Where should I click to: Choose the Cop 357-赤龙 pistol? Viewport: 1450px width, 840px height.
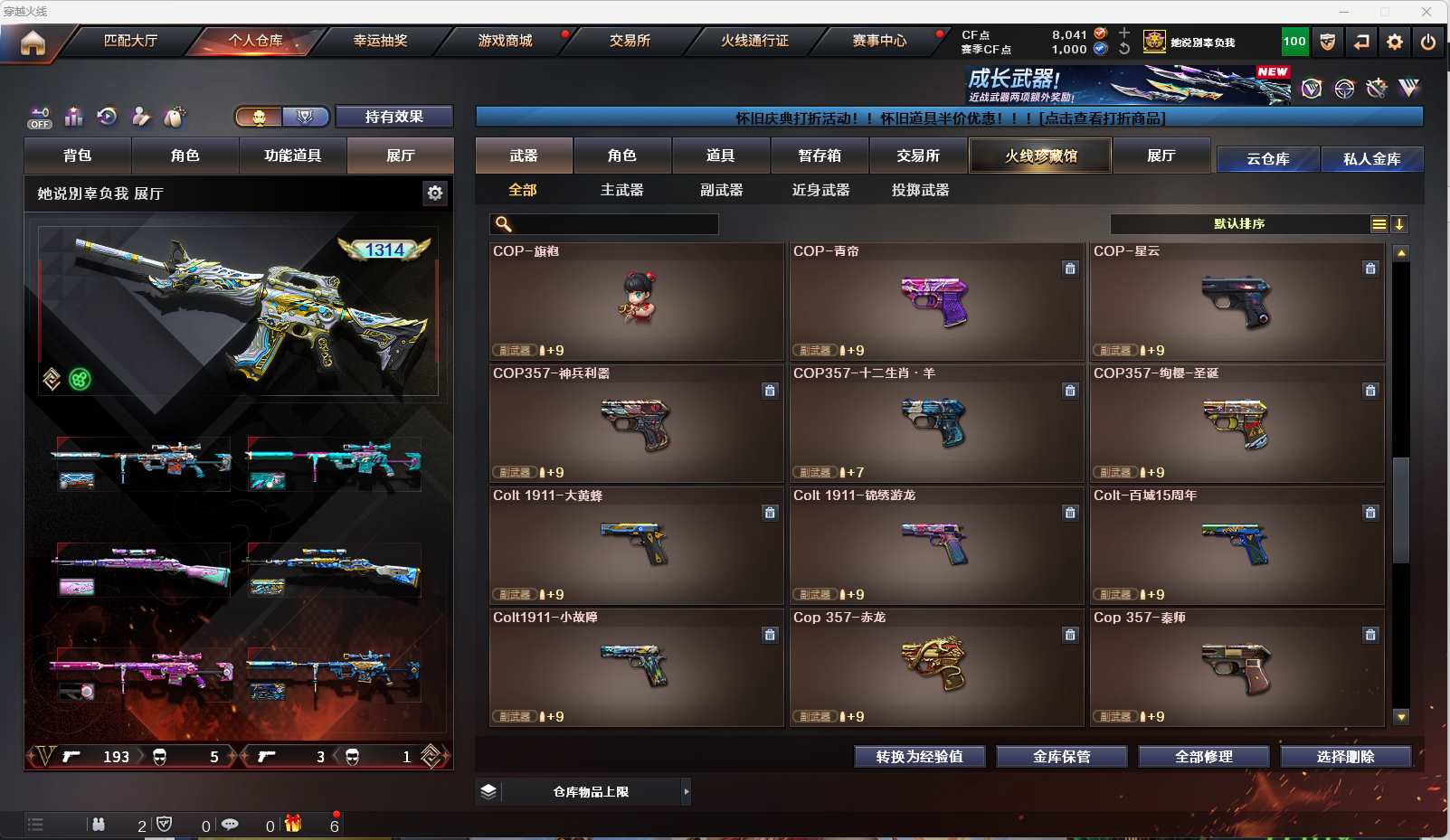(936, 667)
